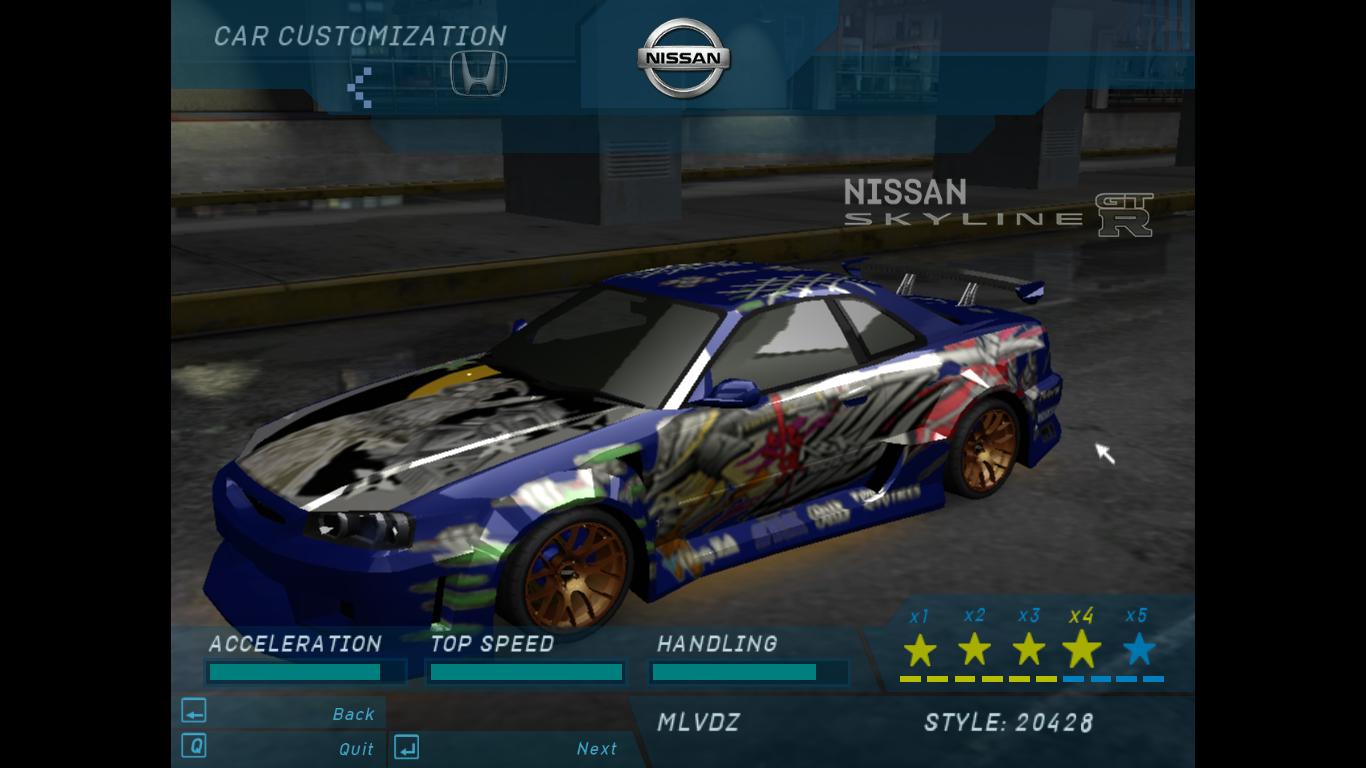Click the x3 yellow star icon
Image resolution: width=1366 pixels, height=768 pixels.
click(x=1028, y=651)
